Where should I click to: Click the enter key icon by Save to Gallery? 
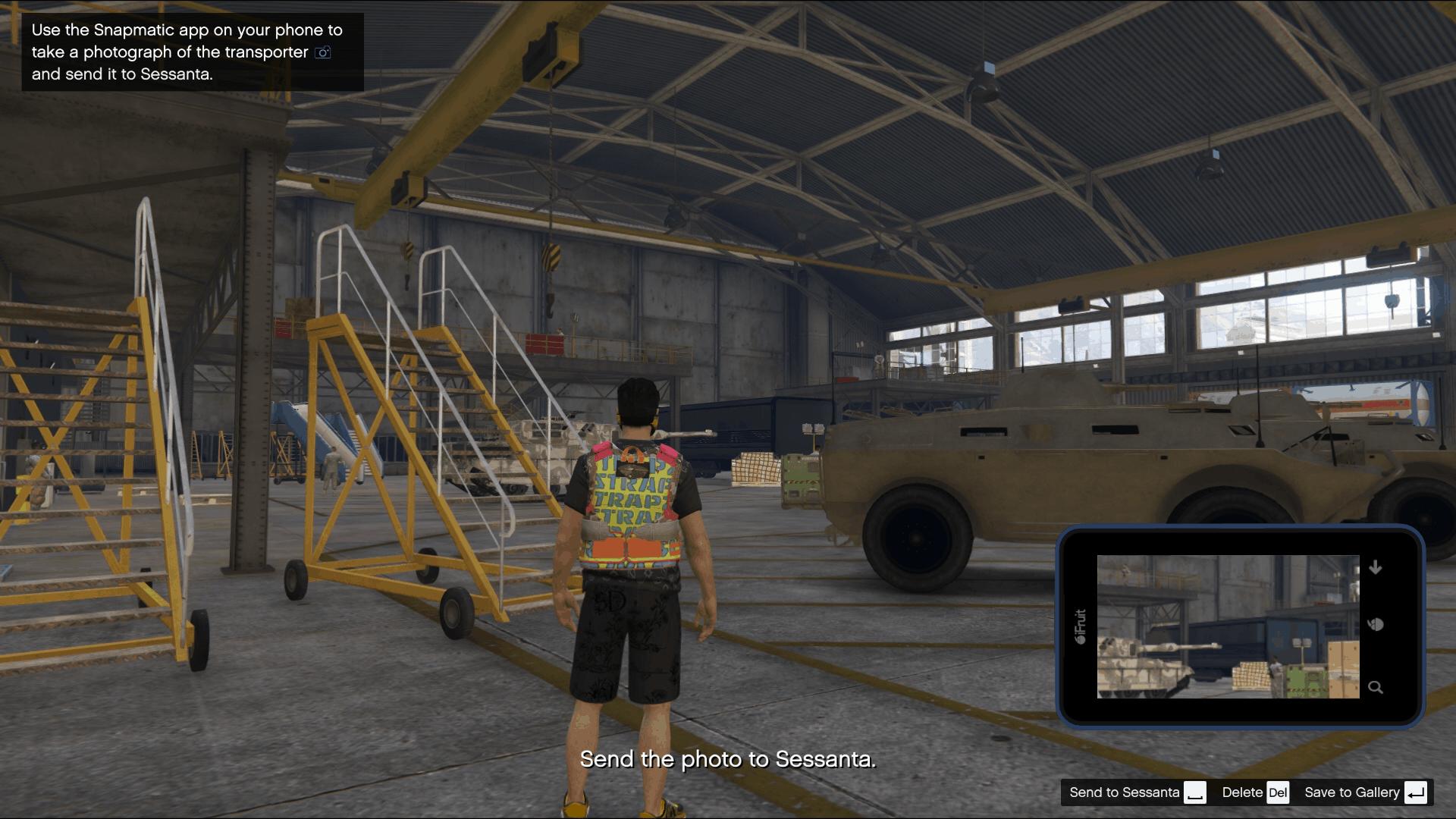pos(1416,792)
